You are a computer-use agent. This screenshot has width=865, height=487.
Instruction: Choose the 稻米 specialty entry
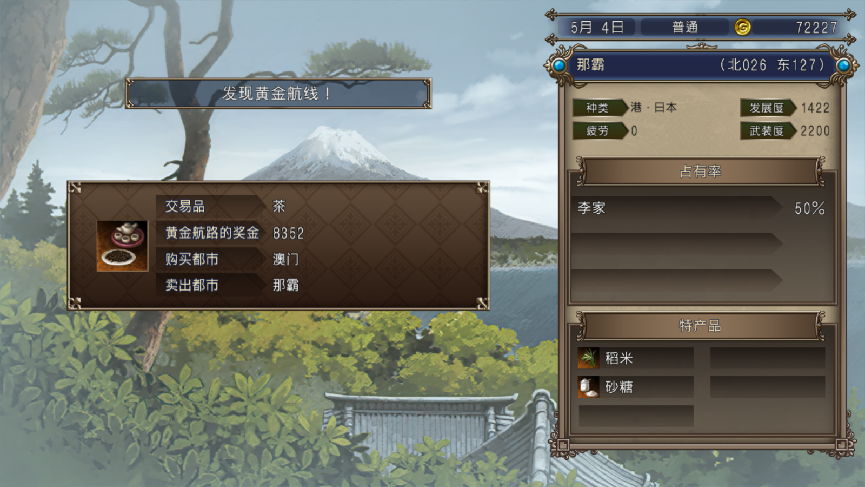coord(635,358)
